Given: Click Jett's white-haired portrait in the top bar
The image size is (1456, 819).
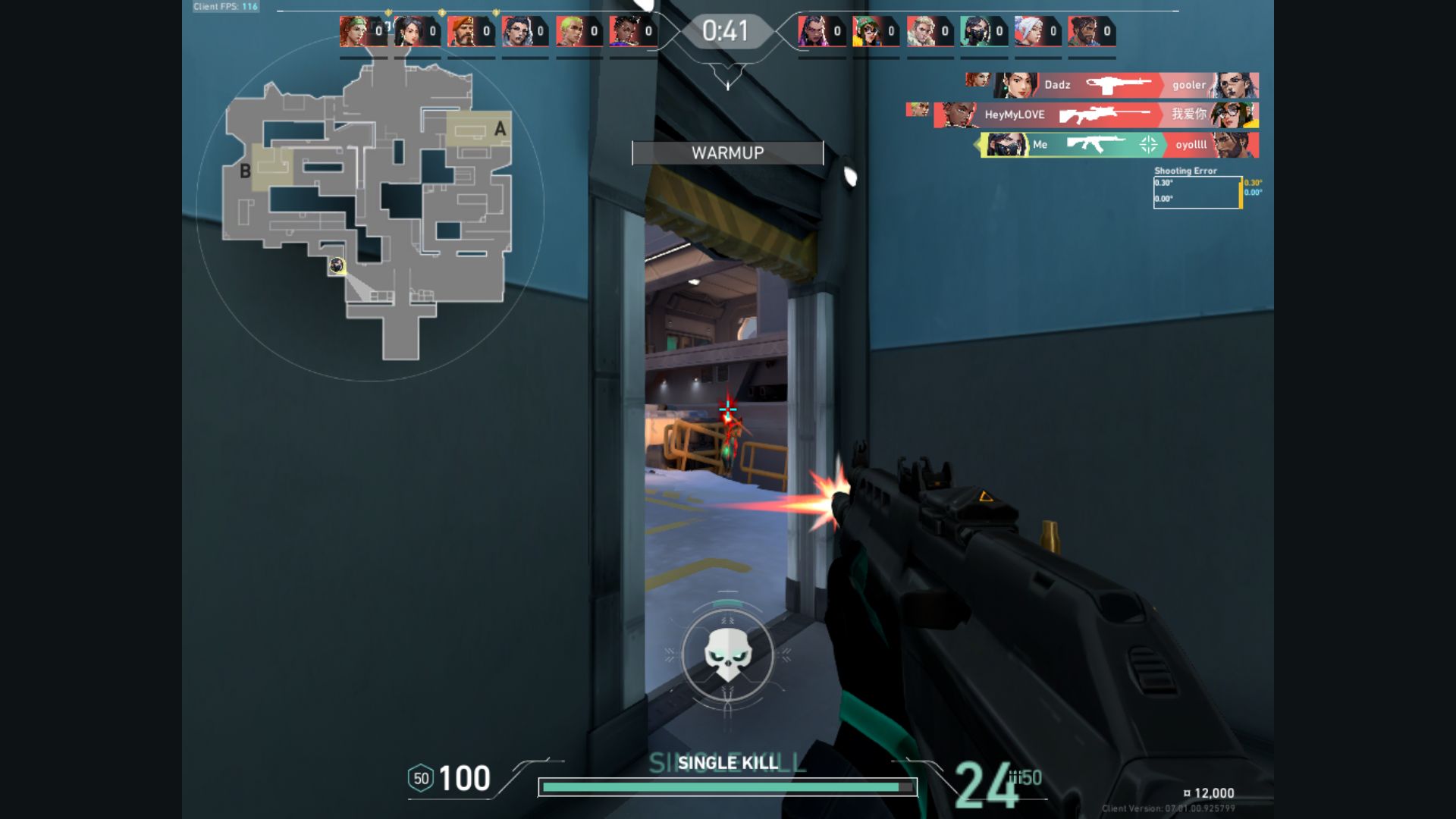Looking at the screenshot, I should pos(1028,32).
